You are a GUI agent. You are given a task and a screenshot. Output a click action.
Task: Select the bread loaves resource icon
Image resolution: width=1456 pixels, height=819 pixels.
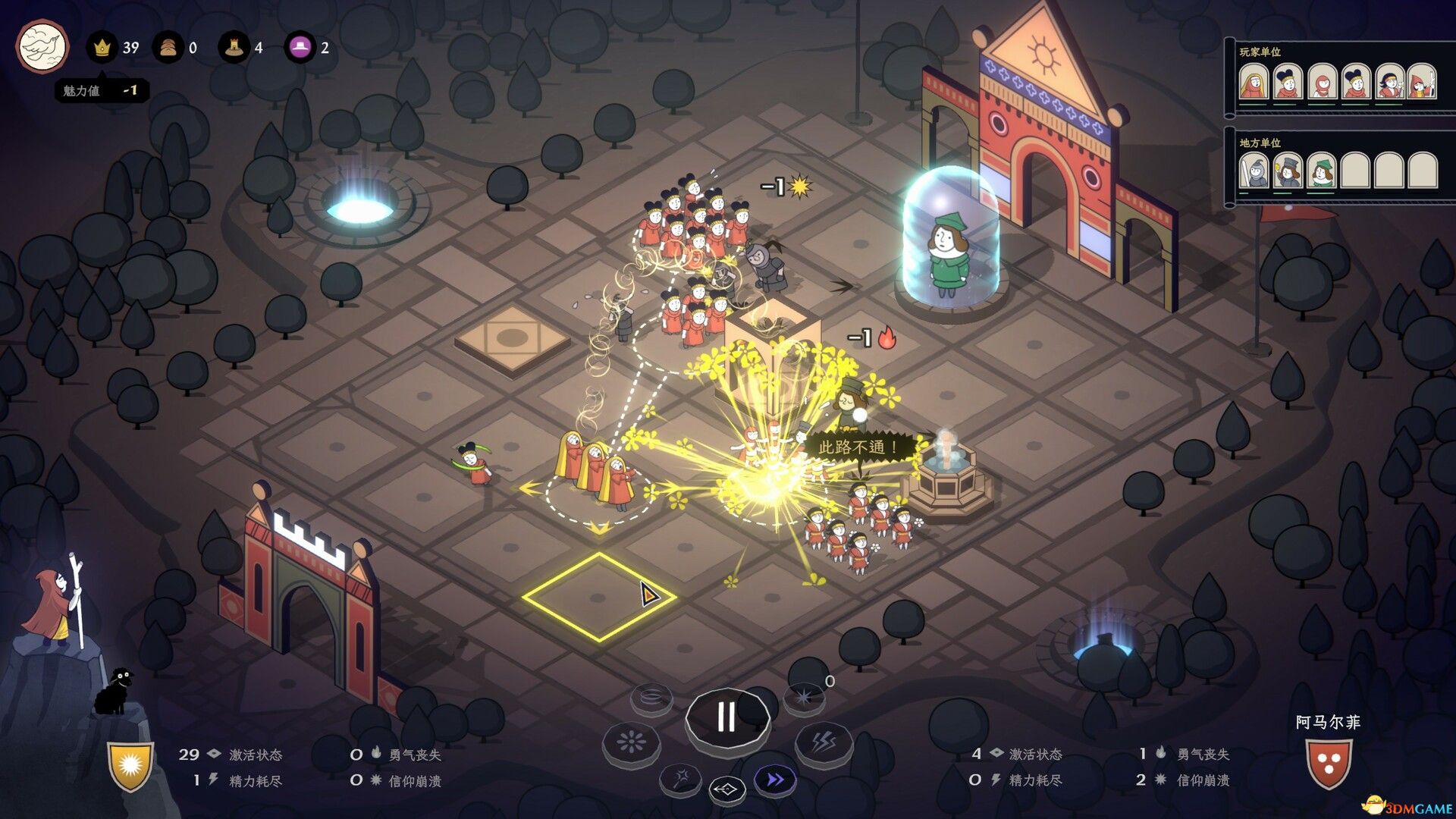168,48
